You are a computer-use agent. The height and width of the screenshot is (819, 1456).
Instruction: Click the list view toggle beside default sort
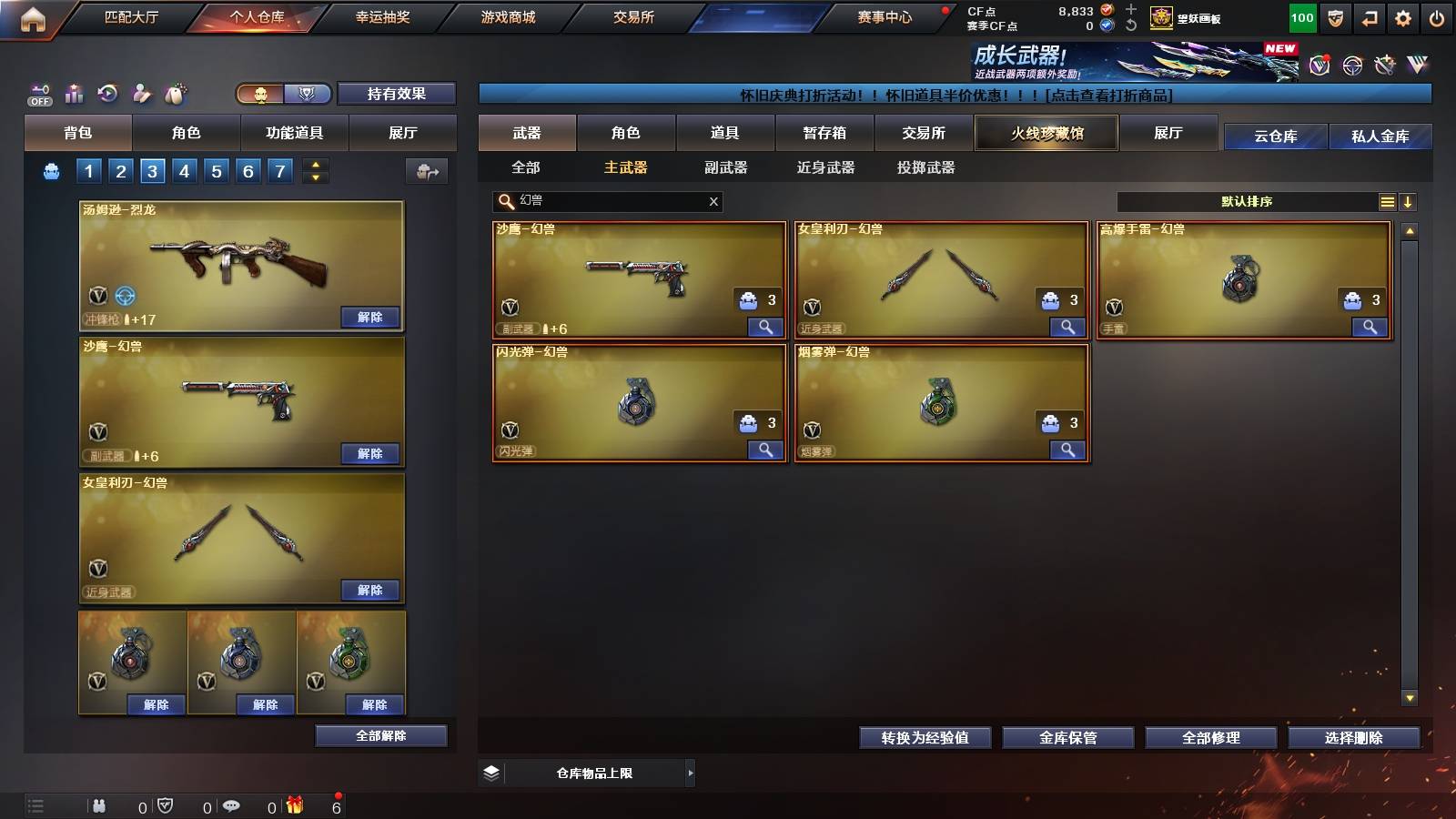coord(1387,202)
